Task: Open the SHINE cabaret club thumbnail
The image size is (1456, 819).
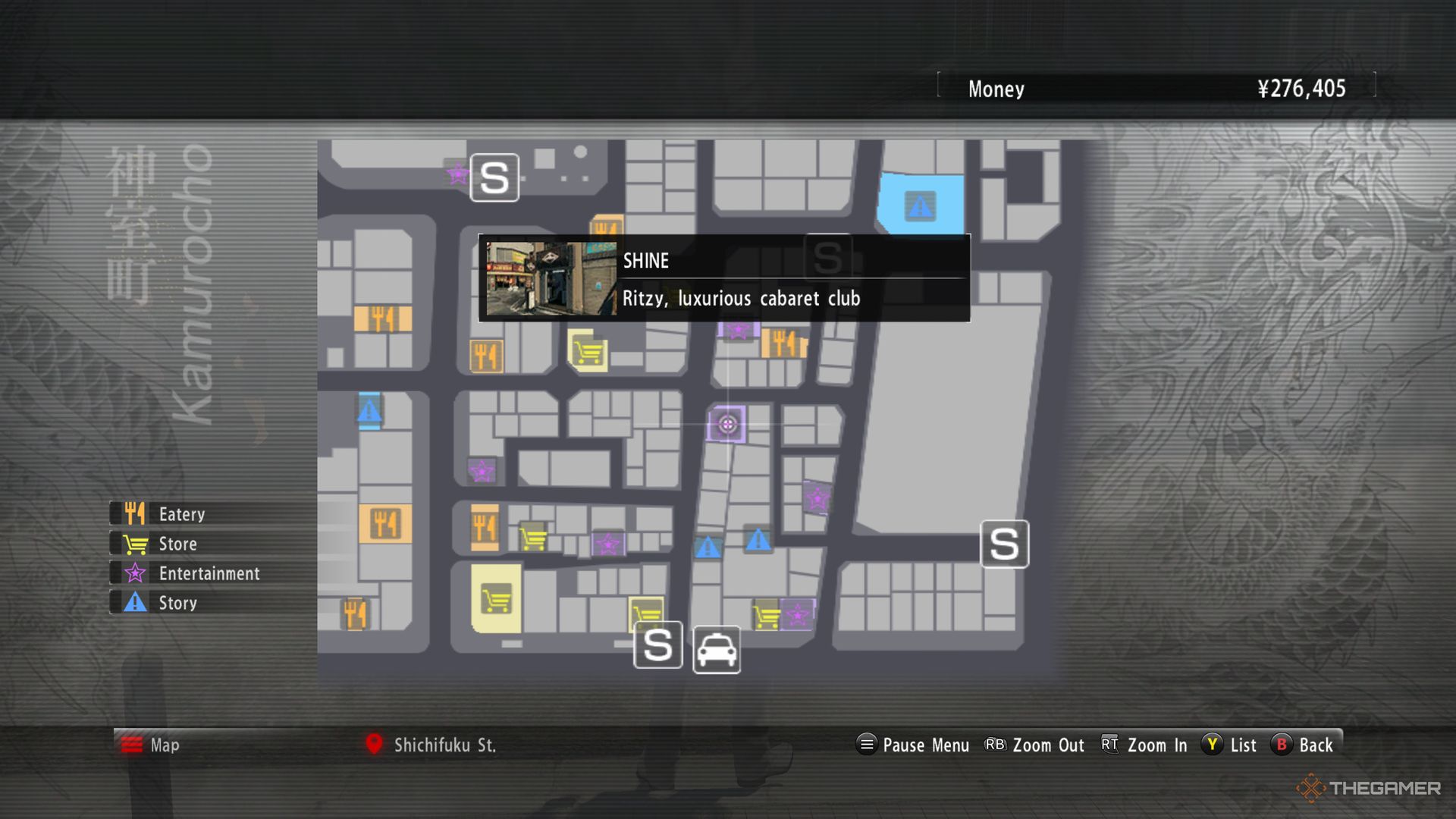Action: pos(551,278)
